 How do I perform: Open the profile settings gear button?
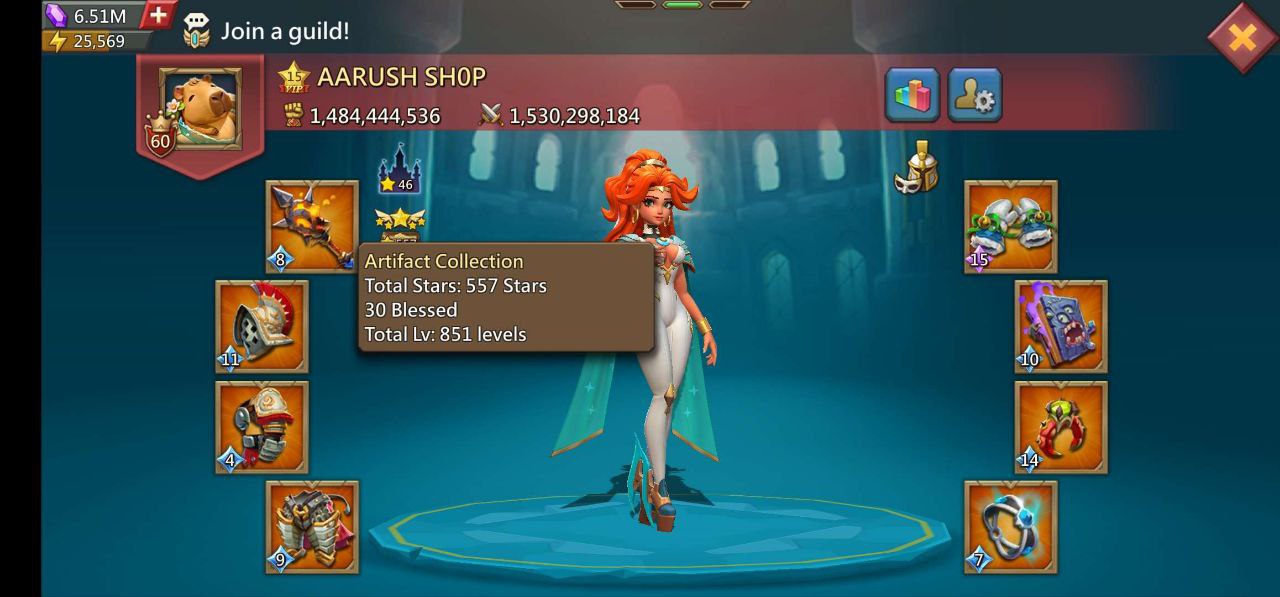[x=974, y=96]
